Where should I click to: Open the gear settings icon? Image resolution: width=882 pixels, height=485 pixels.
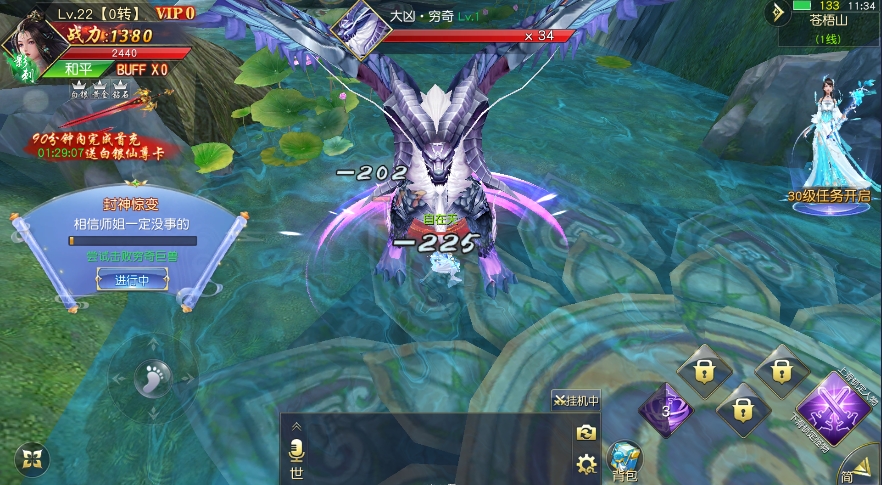coord(586,463)
